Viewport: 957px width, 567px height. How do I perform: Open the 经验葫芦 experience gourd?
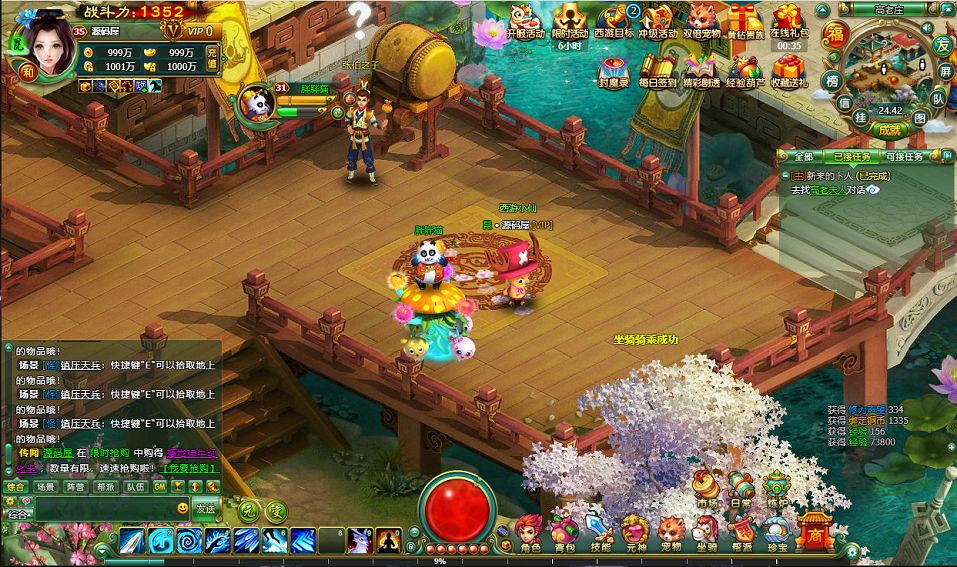[745, 70]
